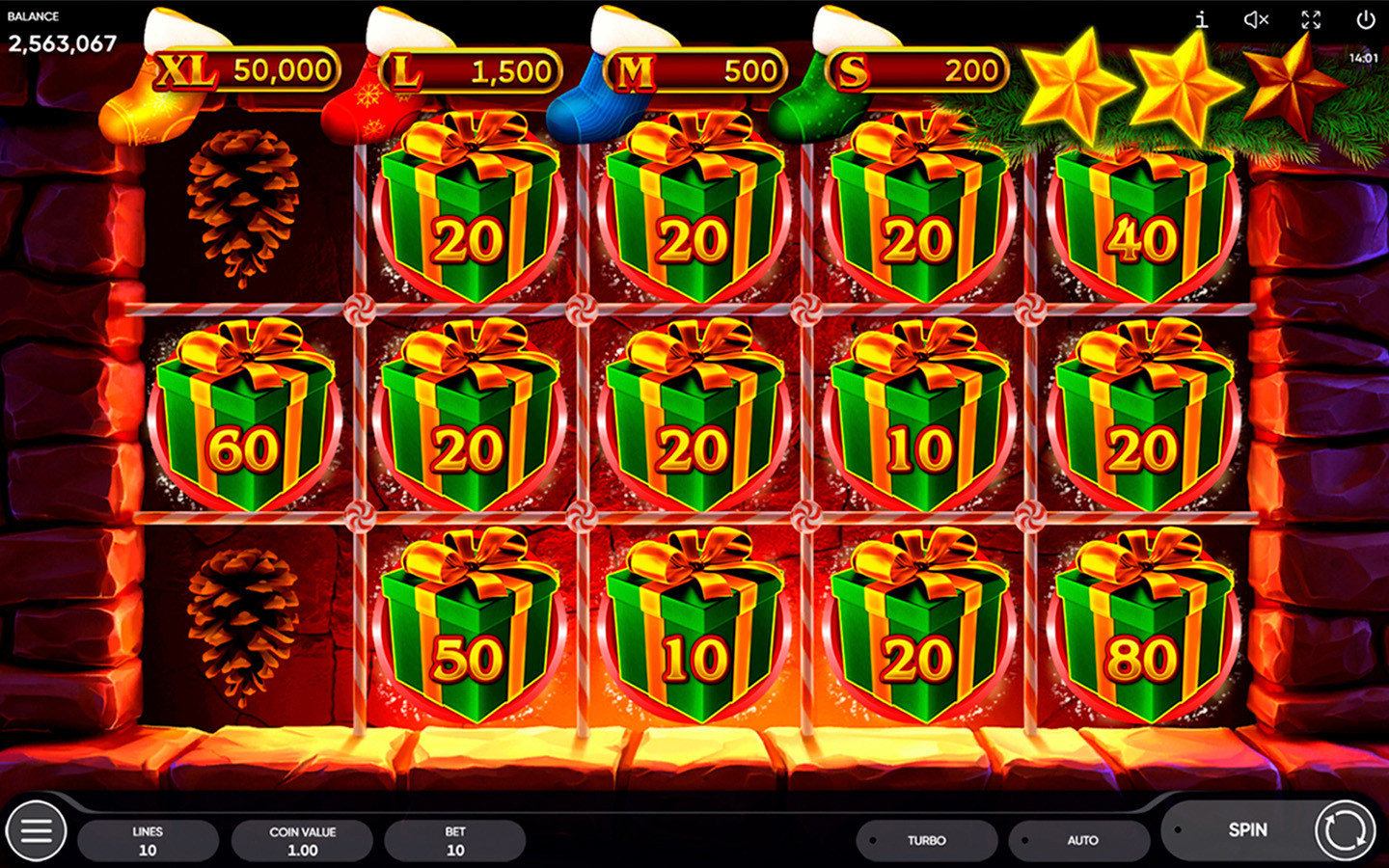Open the Coin Value selector
This screenshot has height=868, width=1389.
302,839
